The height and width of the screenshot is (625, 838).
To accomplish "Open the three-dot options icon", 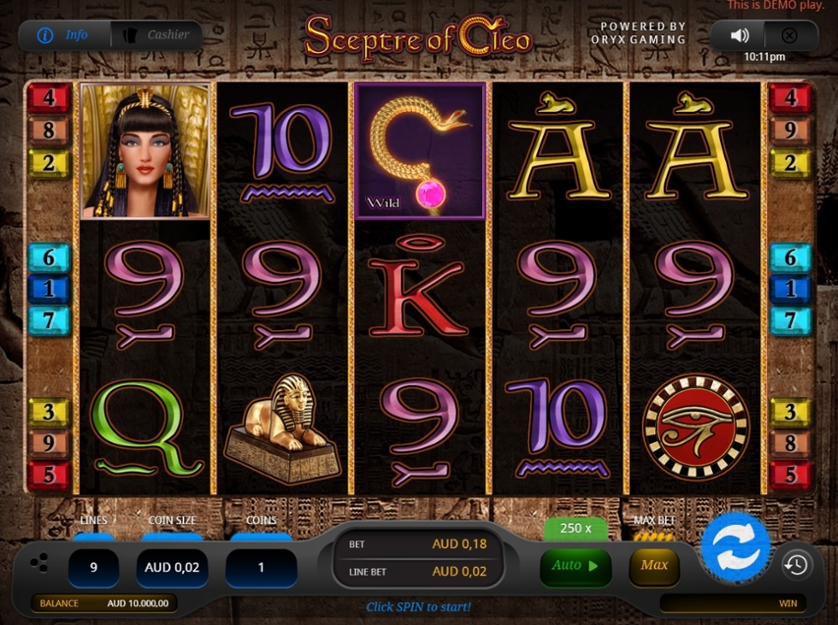I will point(39,563).
